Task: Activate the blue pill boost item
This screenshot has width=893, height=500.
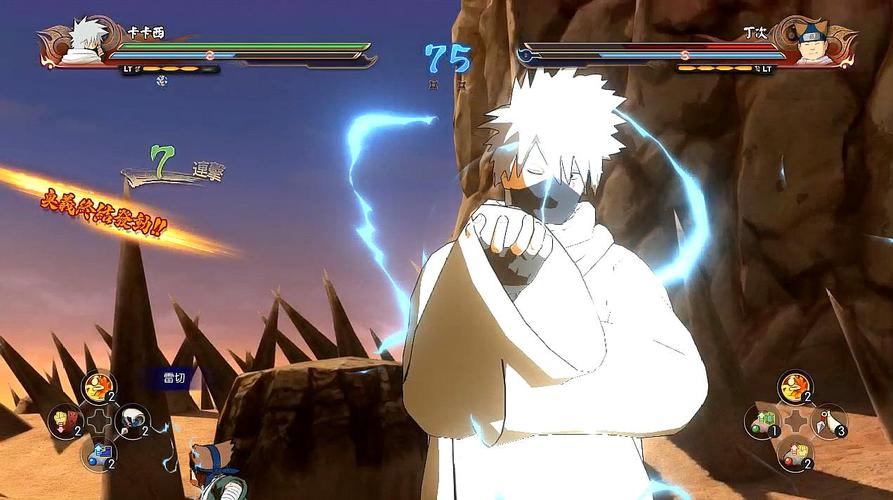Action: (x=98, y=454)
